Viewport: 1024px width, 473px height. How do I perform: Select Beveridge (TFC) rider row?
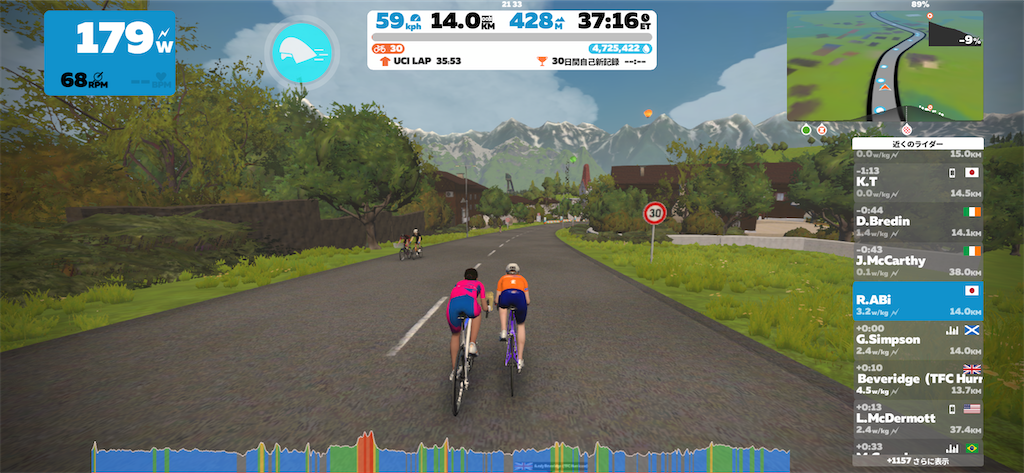tap(917, 374)
